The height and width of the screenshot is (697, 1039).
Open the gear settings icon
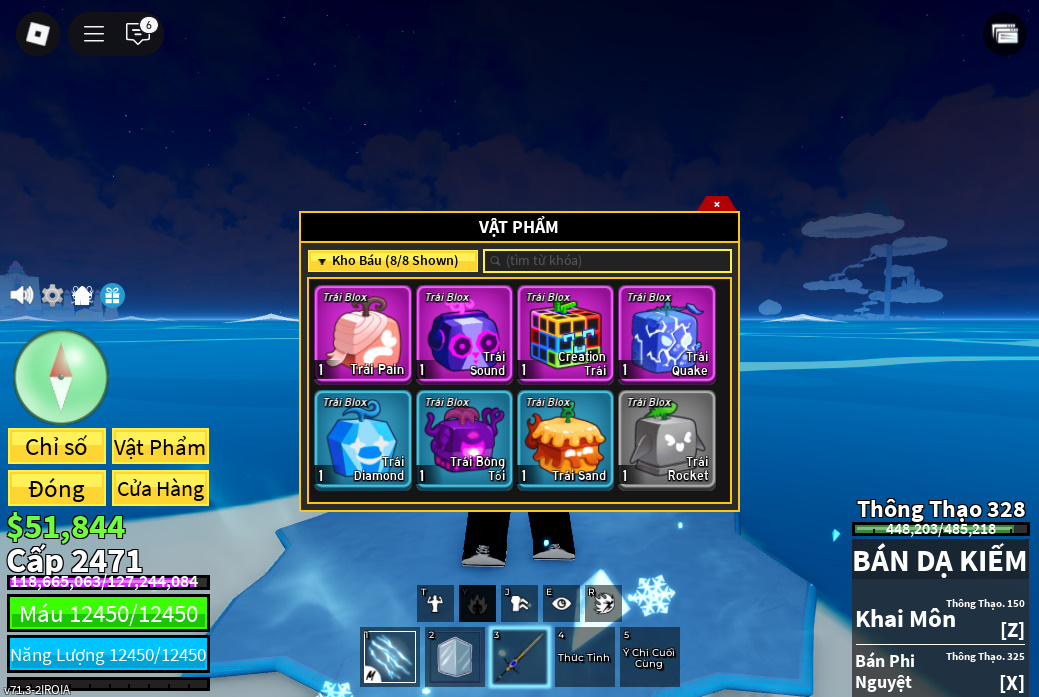52,295
